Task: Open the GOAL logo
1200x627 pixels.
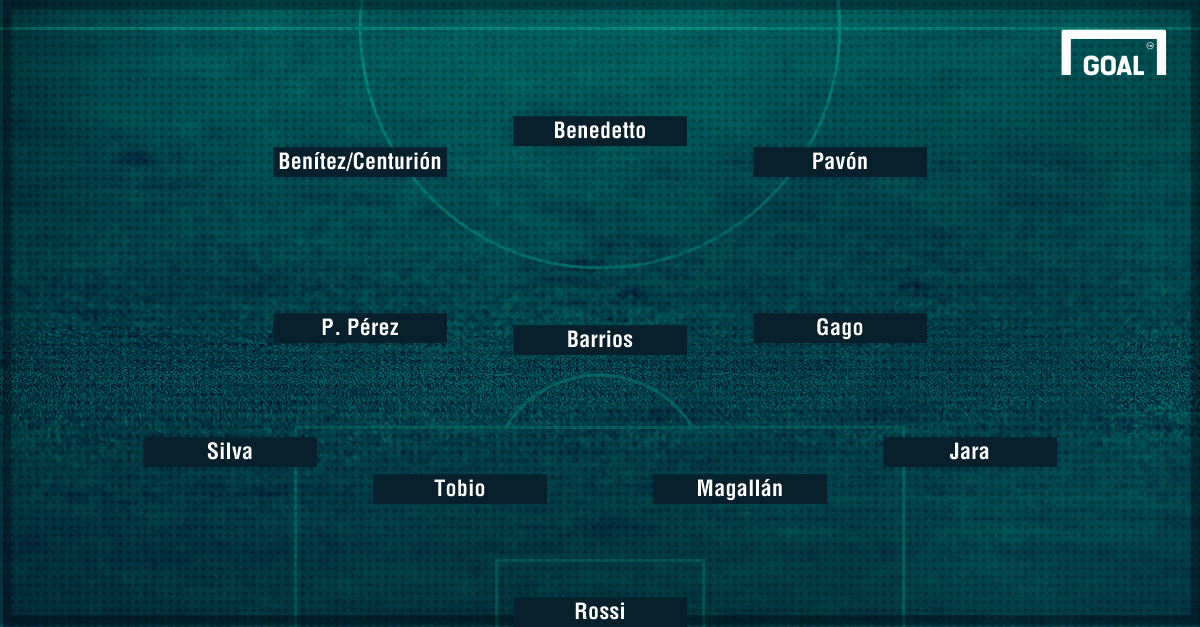Action: [x=1113, y=56]
